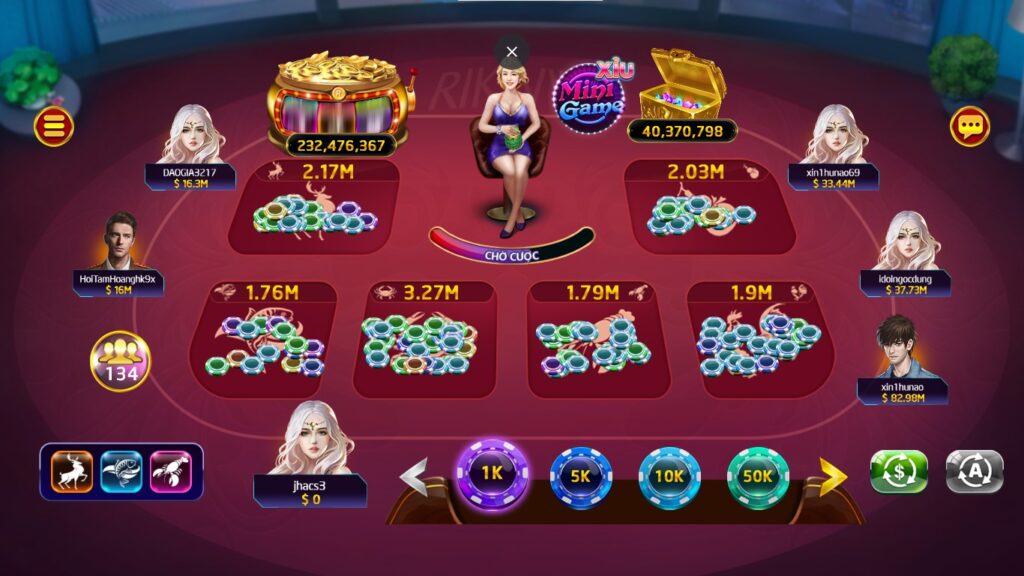Bet on the crab area showing 3.27M
The width and height of the screenshot is (1024, 576).
click(x=423, y=339)
